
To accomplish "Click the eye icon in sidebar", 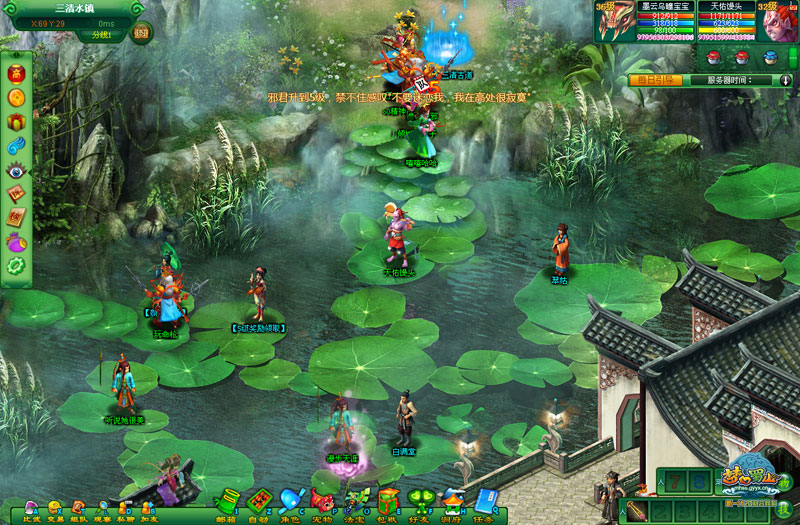I will click(15, 170).
